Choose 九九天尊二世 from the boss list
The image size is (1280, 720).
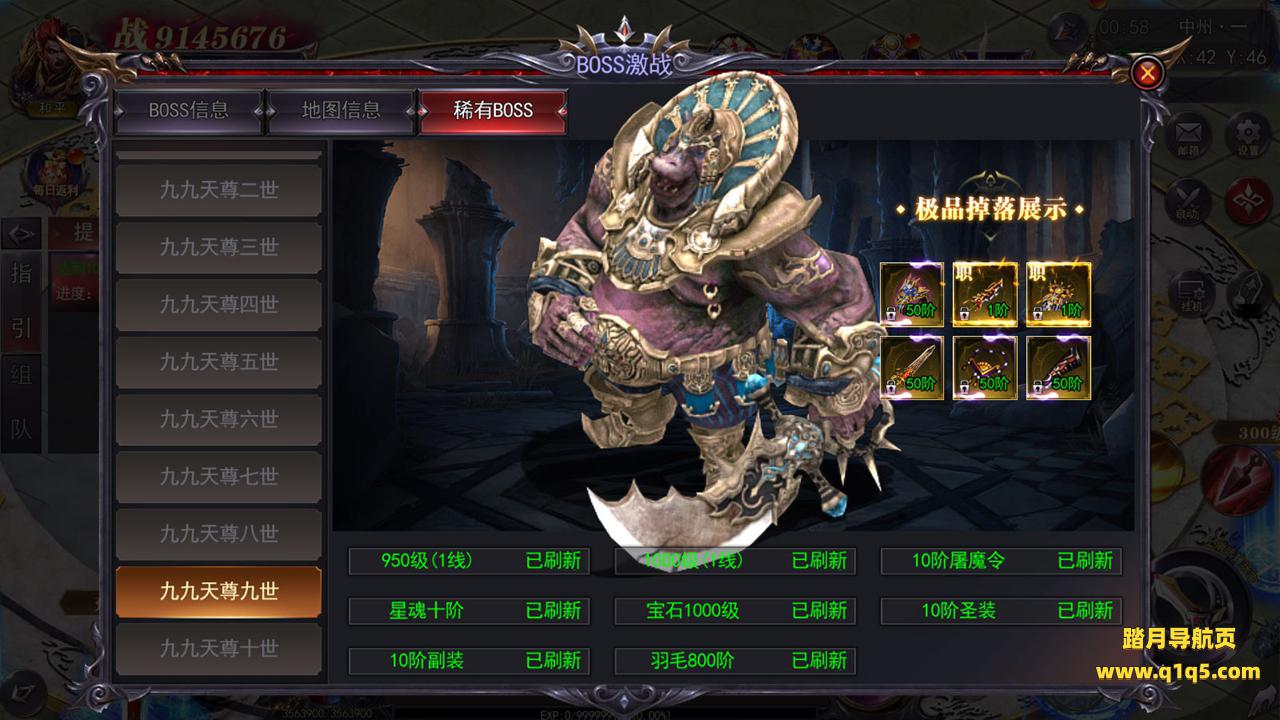click(218, 190)
